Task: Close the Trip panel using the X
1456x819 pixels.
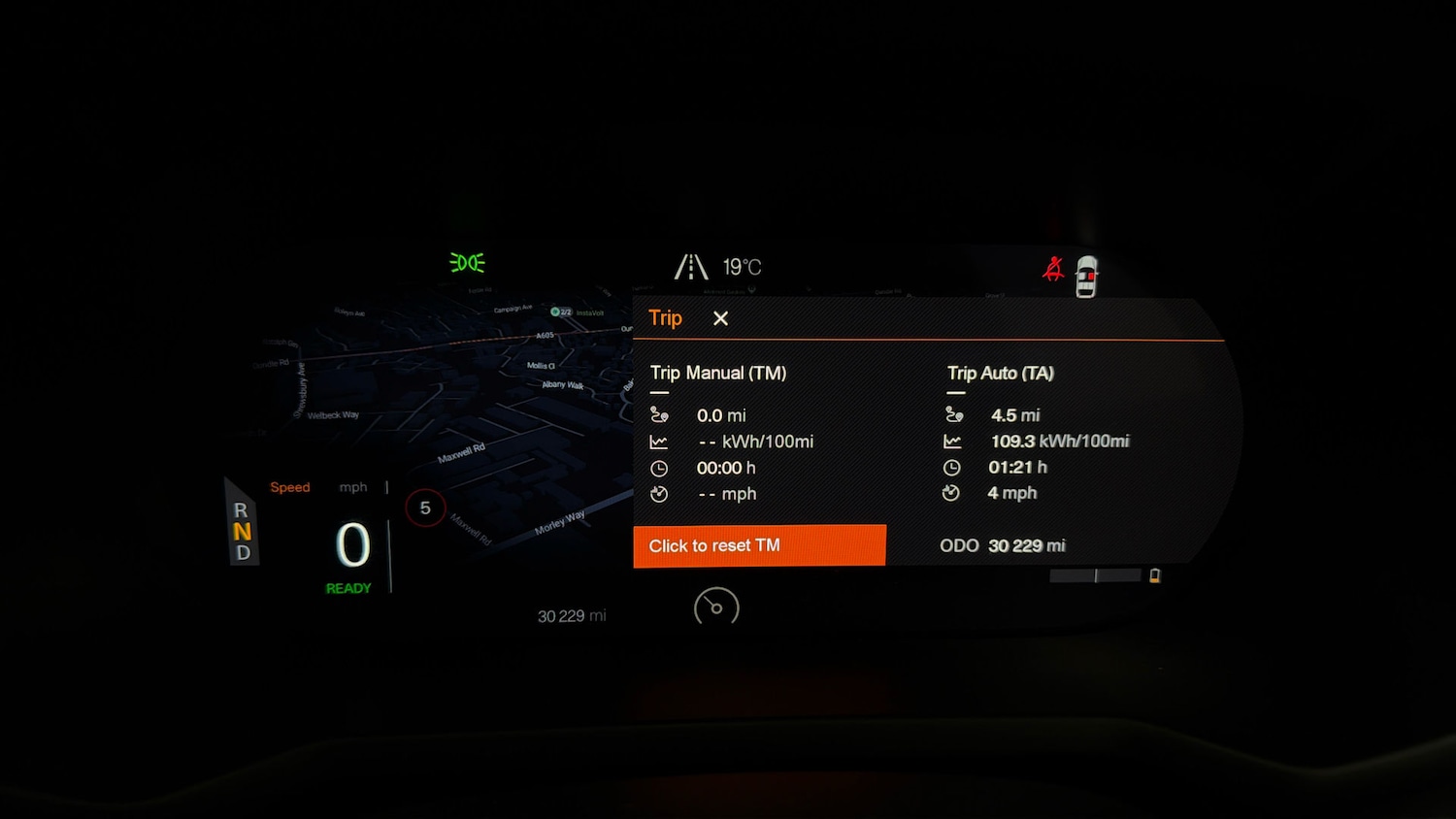Action: coord(719,318)
